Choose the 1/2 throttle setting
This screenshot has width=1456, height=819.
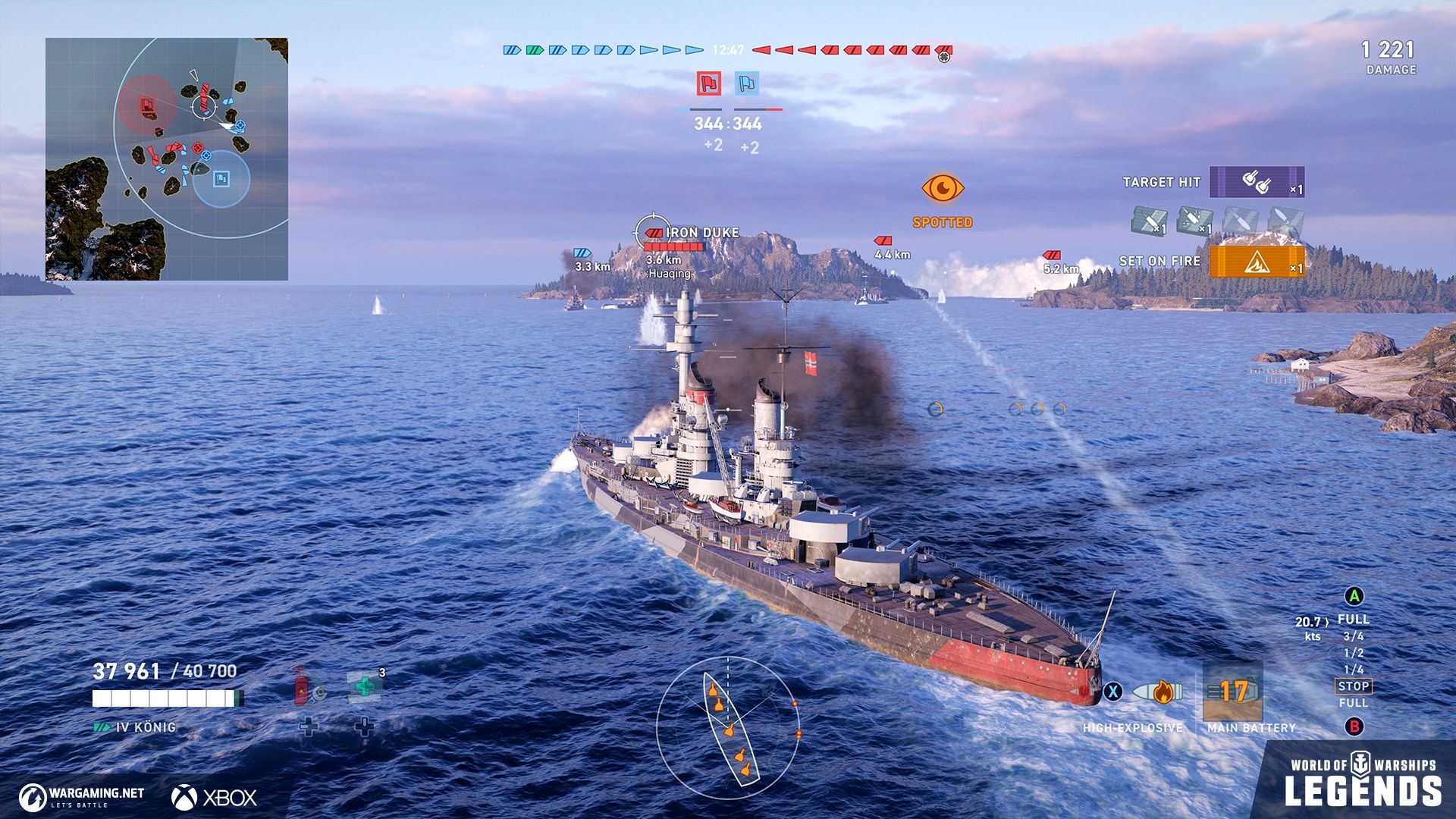tap(1353, 653)
